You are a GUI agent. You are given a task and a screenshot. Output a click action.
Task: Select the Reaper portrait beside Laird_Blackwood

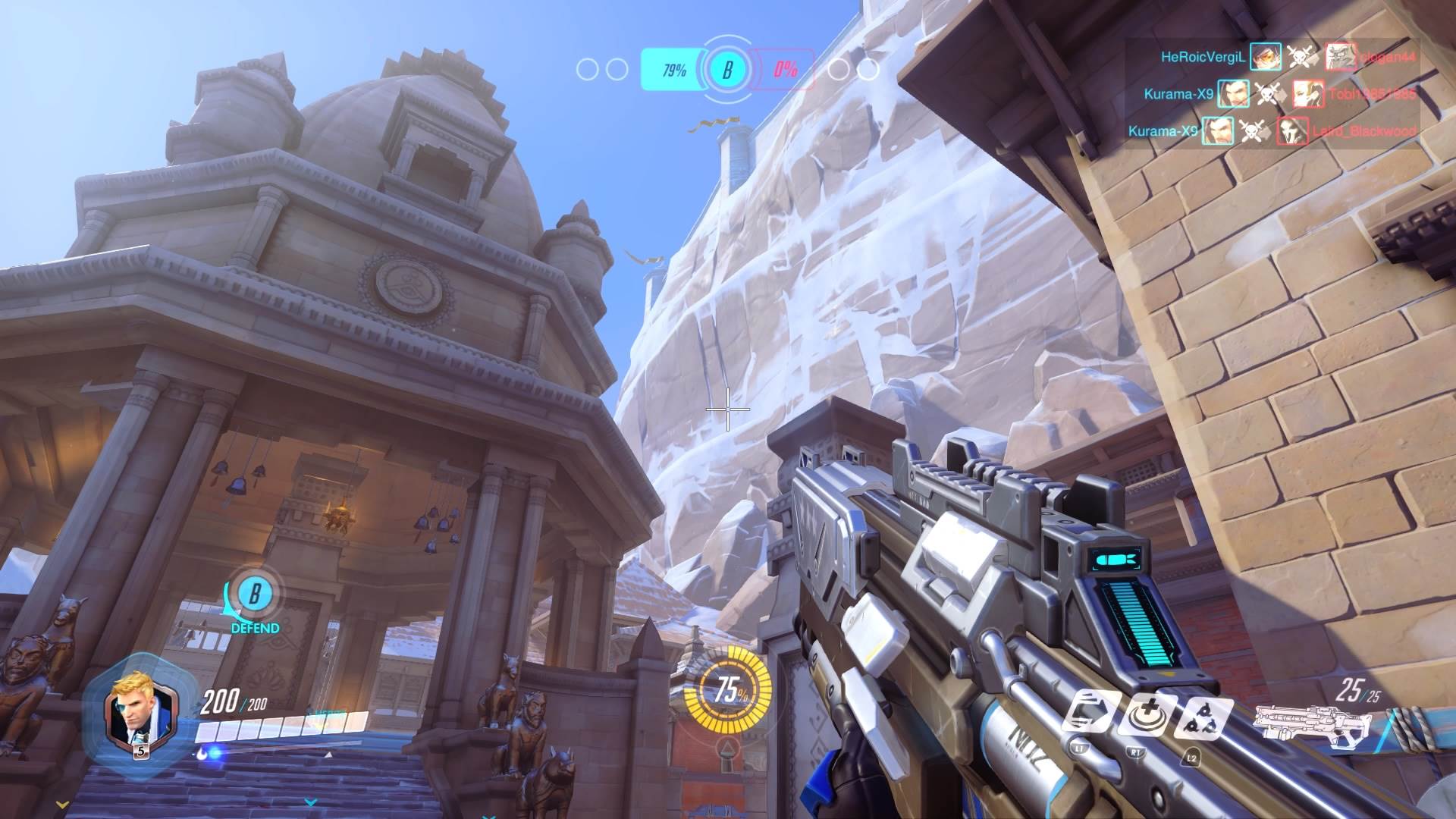point(1292,131)
